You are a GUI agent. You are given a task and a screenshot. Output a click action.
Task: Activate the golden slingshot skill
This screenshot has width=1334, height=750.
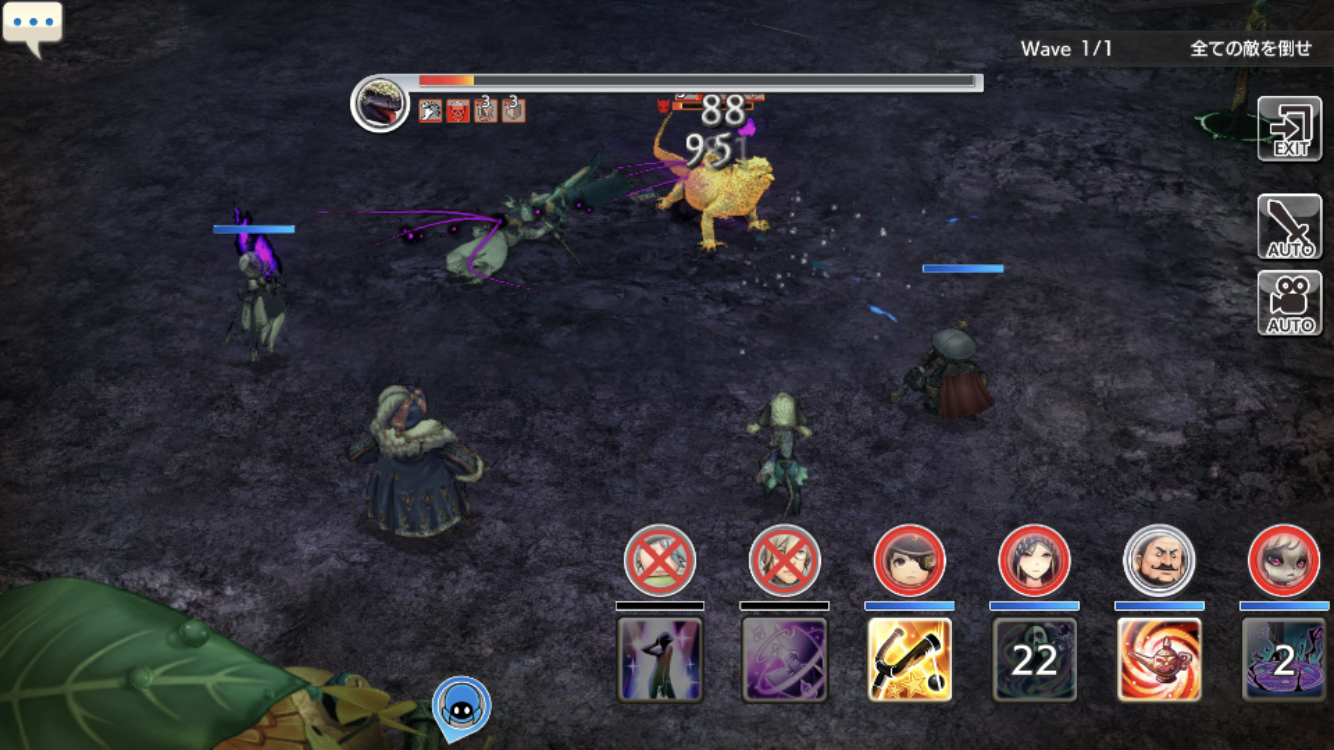tap(910, 659)
